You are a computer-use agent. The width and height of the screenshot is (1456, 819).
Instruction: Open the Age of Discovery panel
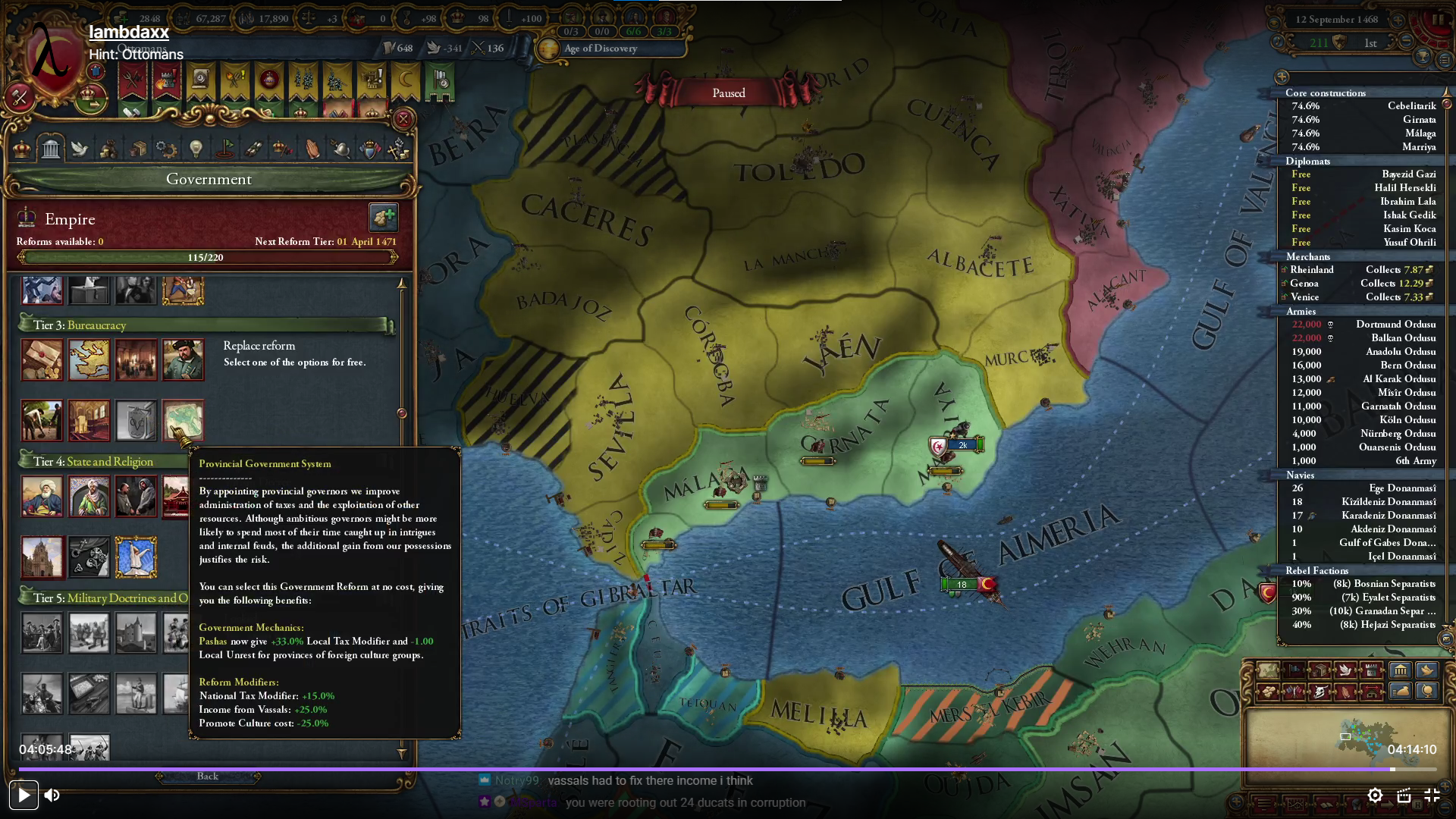tap(601, 49)
